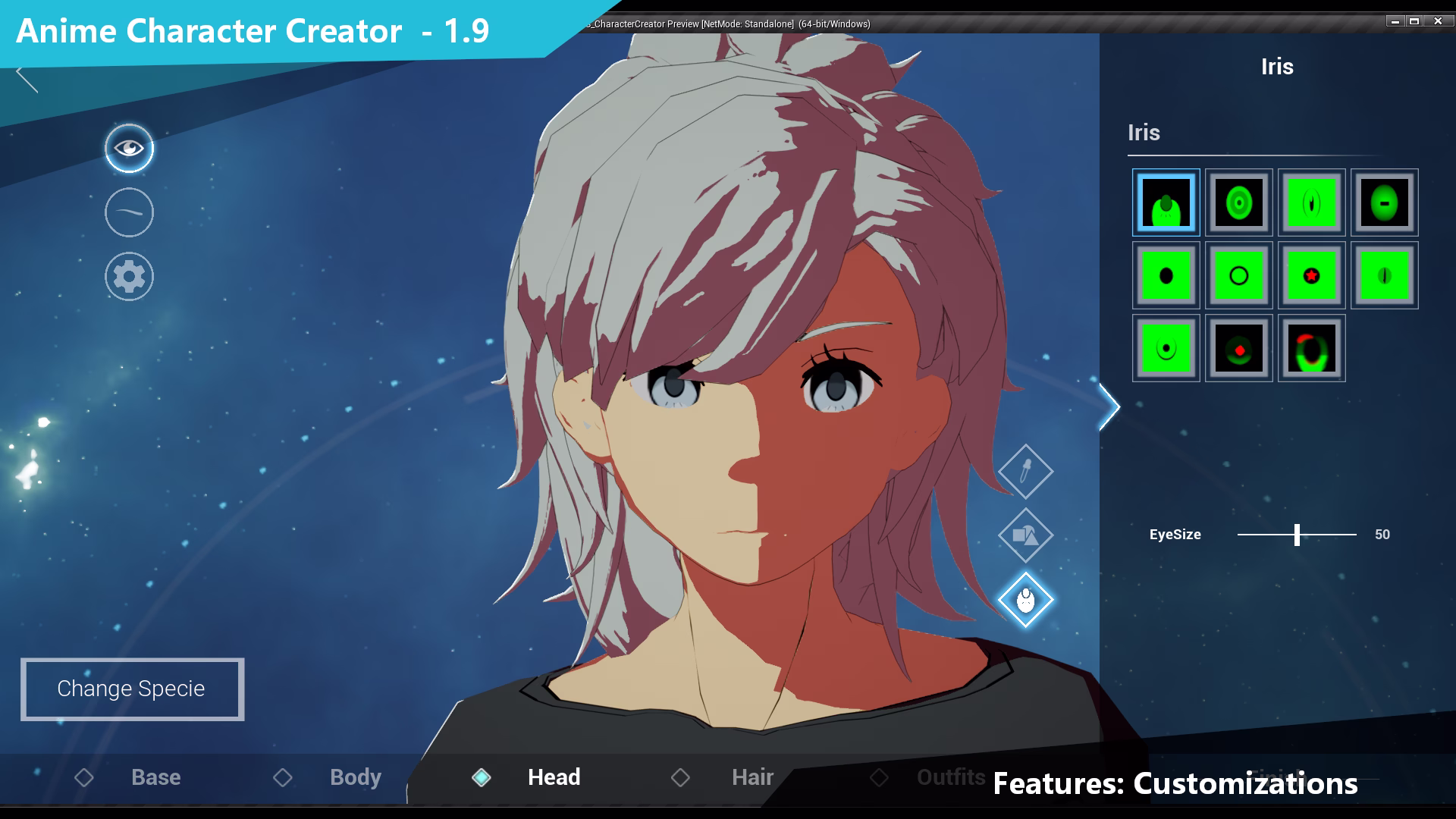The image size is (1456, 819).
Task: Select the red-dot iris preset
Action: point(1238,349)
